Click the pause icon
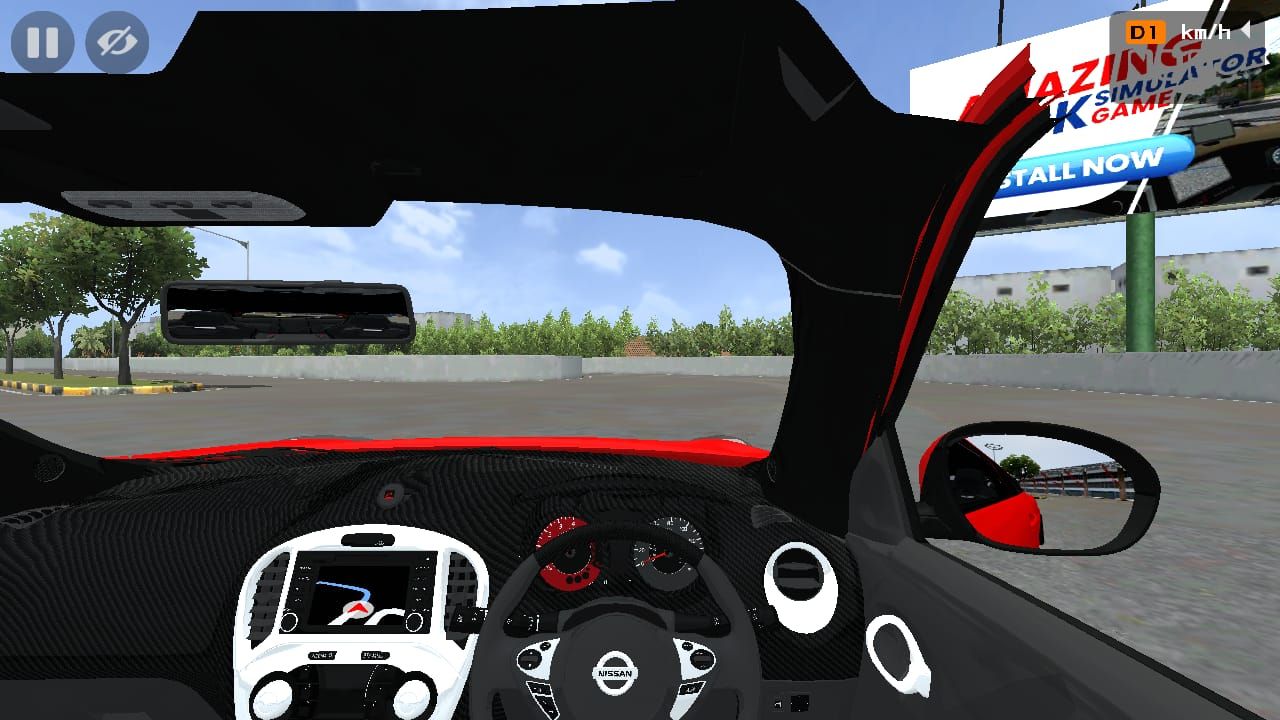Viewport: 1280px width, 720px height. coord(42,42)
